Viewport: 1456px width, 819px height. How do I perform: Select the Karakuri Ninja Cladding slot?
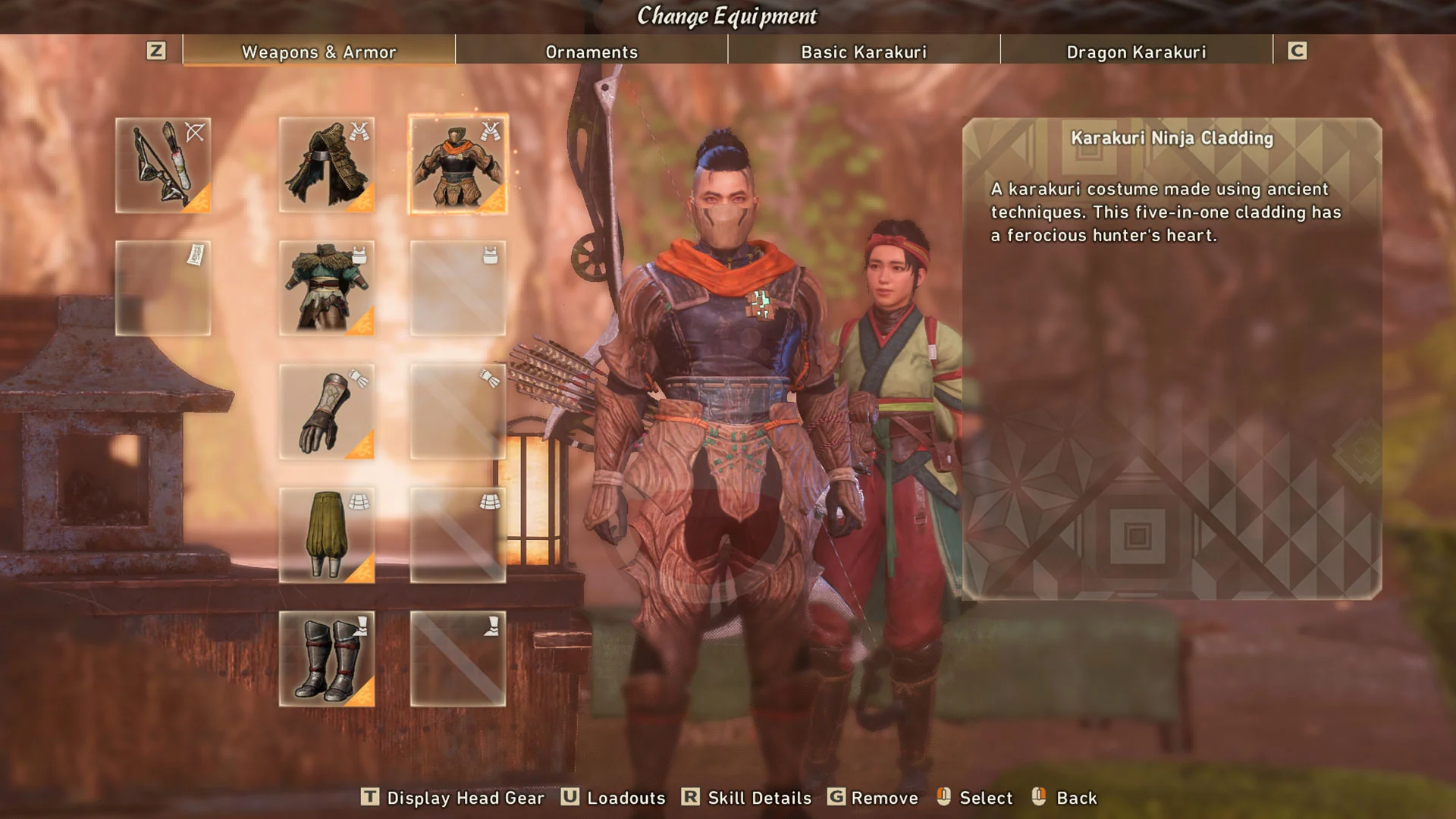458,165
